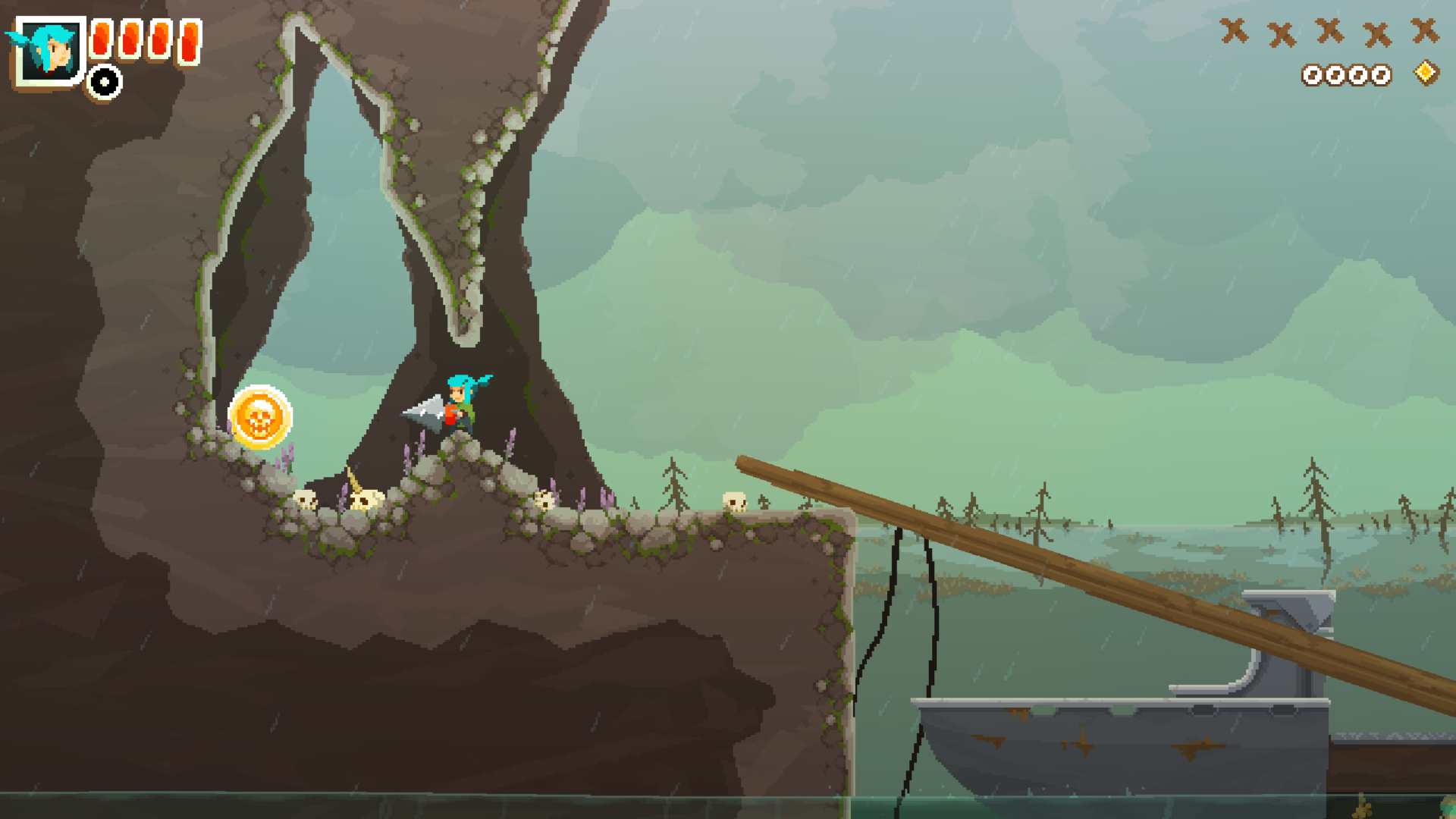The height and width of the screenshot is (819, 1456).
Task: Click the gold gem currency icon
Action: [x=1426, y=73]
